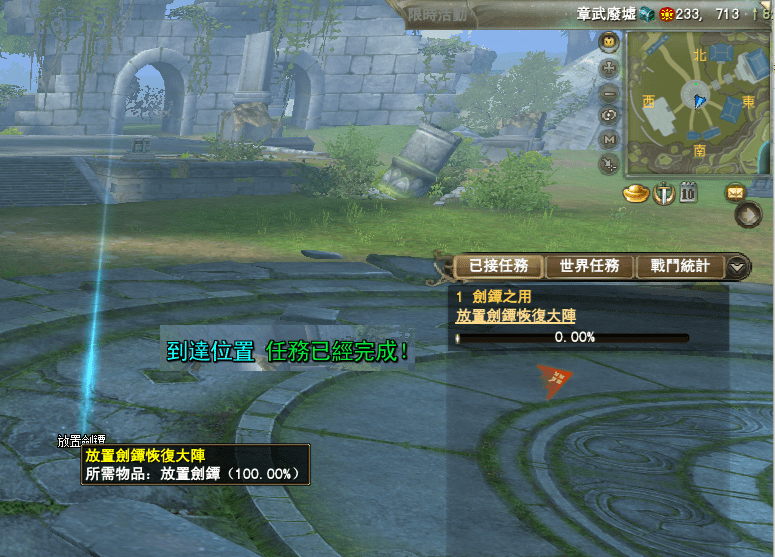Open the 世界任務 world quests tab
This screenshot has width=775, height=557.
[x=589, y=266]
